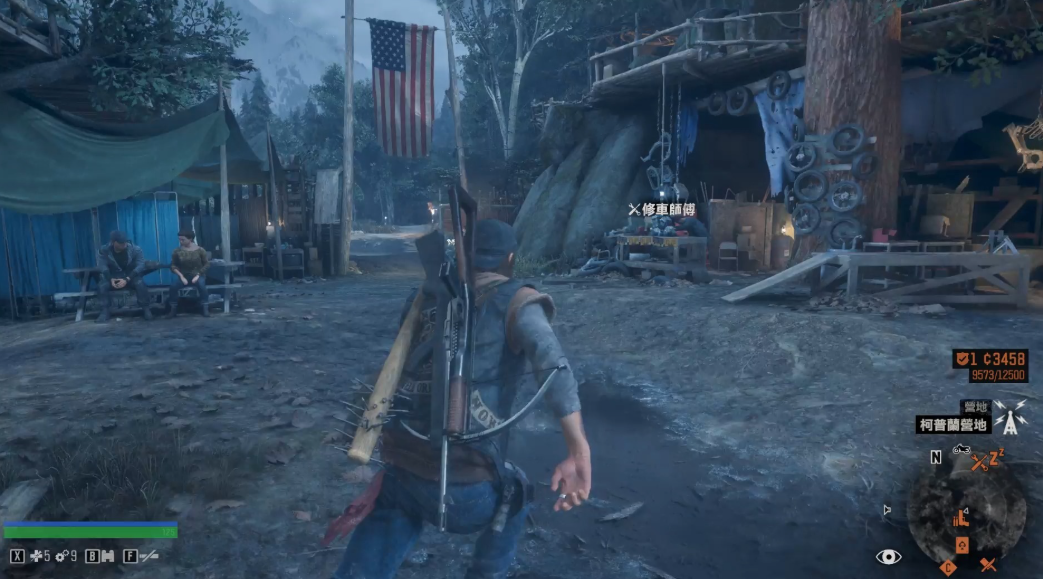Toggle the white eye visibility icon
1043x579 pixels.
pos(887,557)
